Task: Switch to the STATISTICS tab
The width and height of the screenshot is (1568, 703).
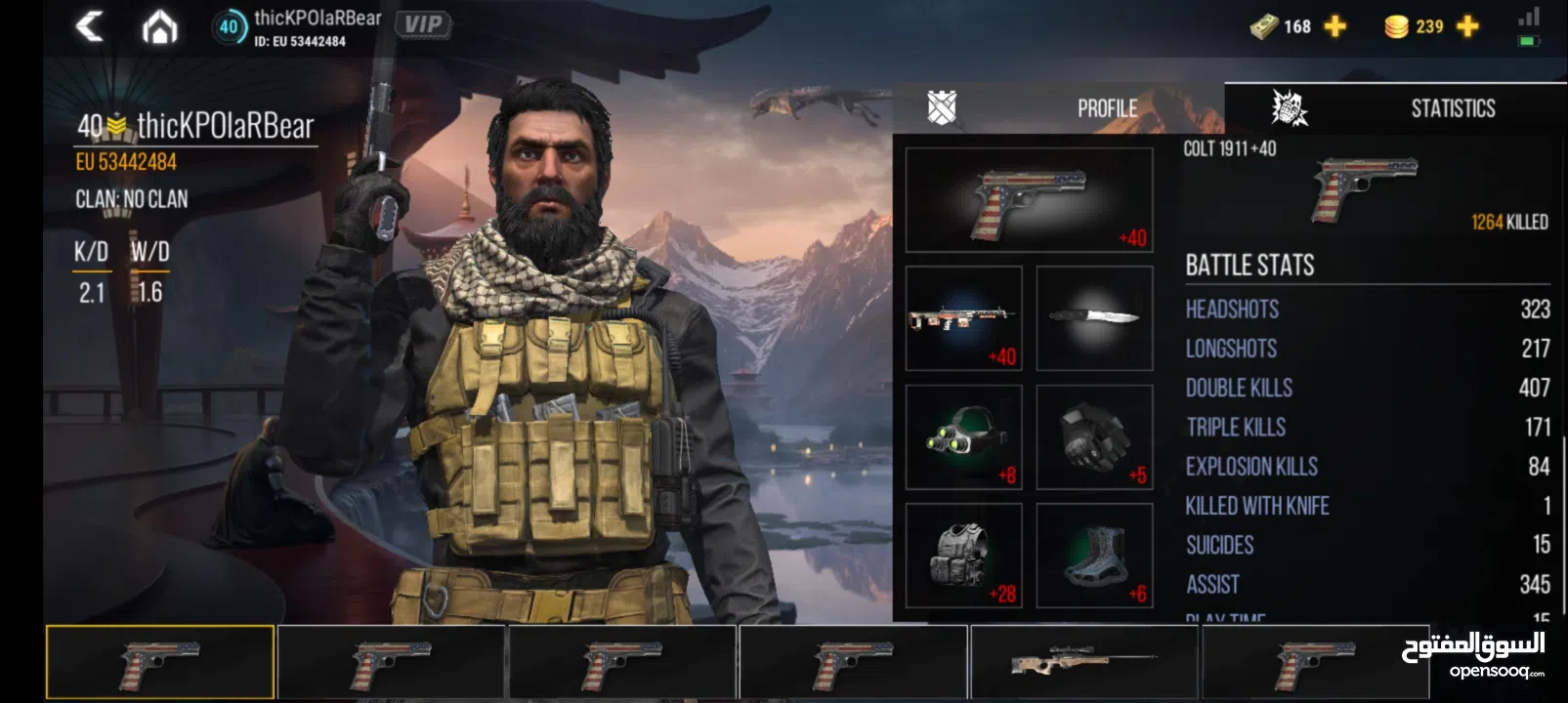Action: [x=1453, y=107]
